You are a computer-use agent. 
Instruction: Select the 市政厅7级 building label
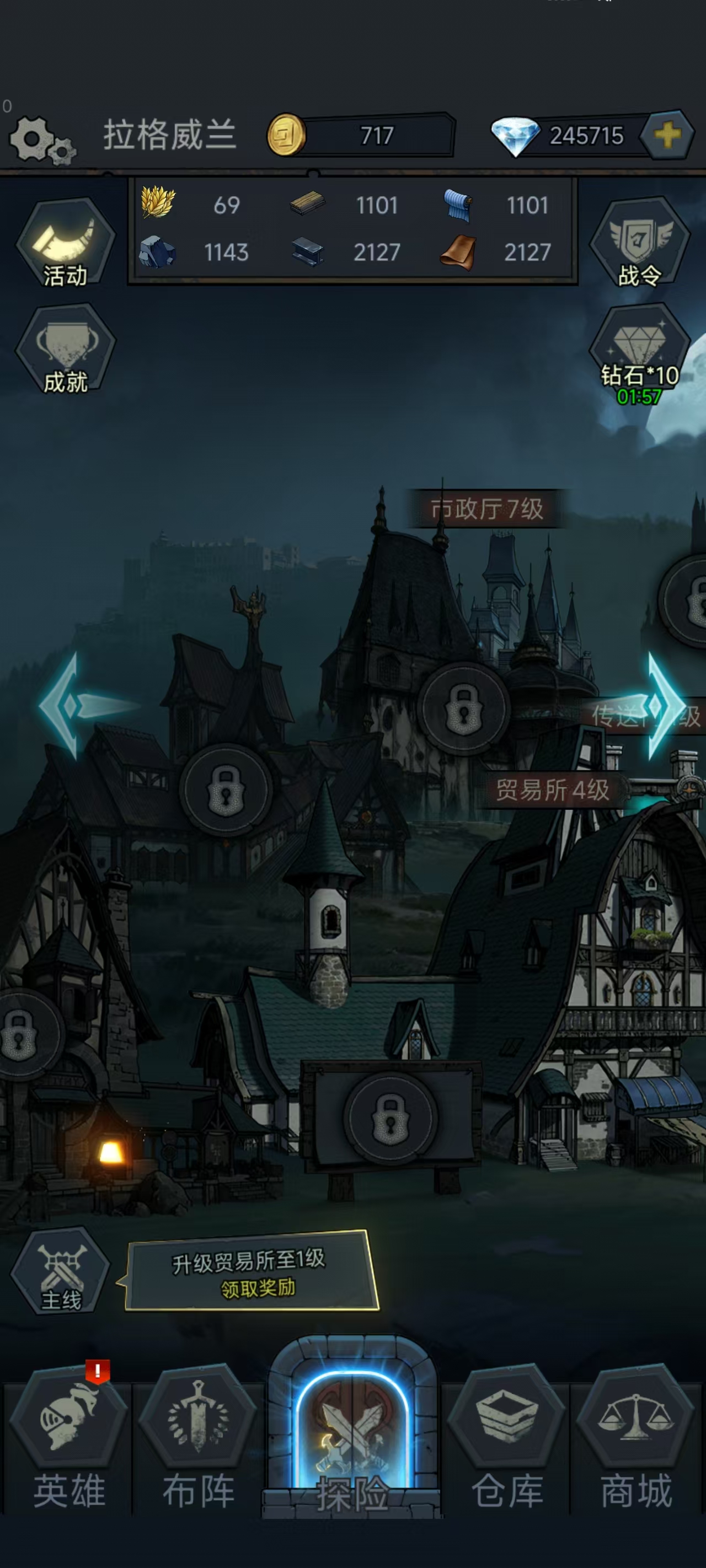pyautogui.click(x=486, y=509)
